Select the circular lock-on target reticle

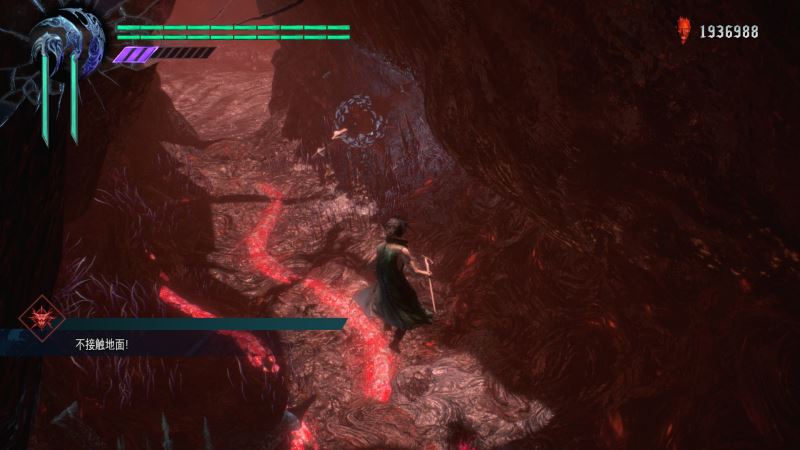[x=360, y=122]
